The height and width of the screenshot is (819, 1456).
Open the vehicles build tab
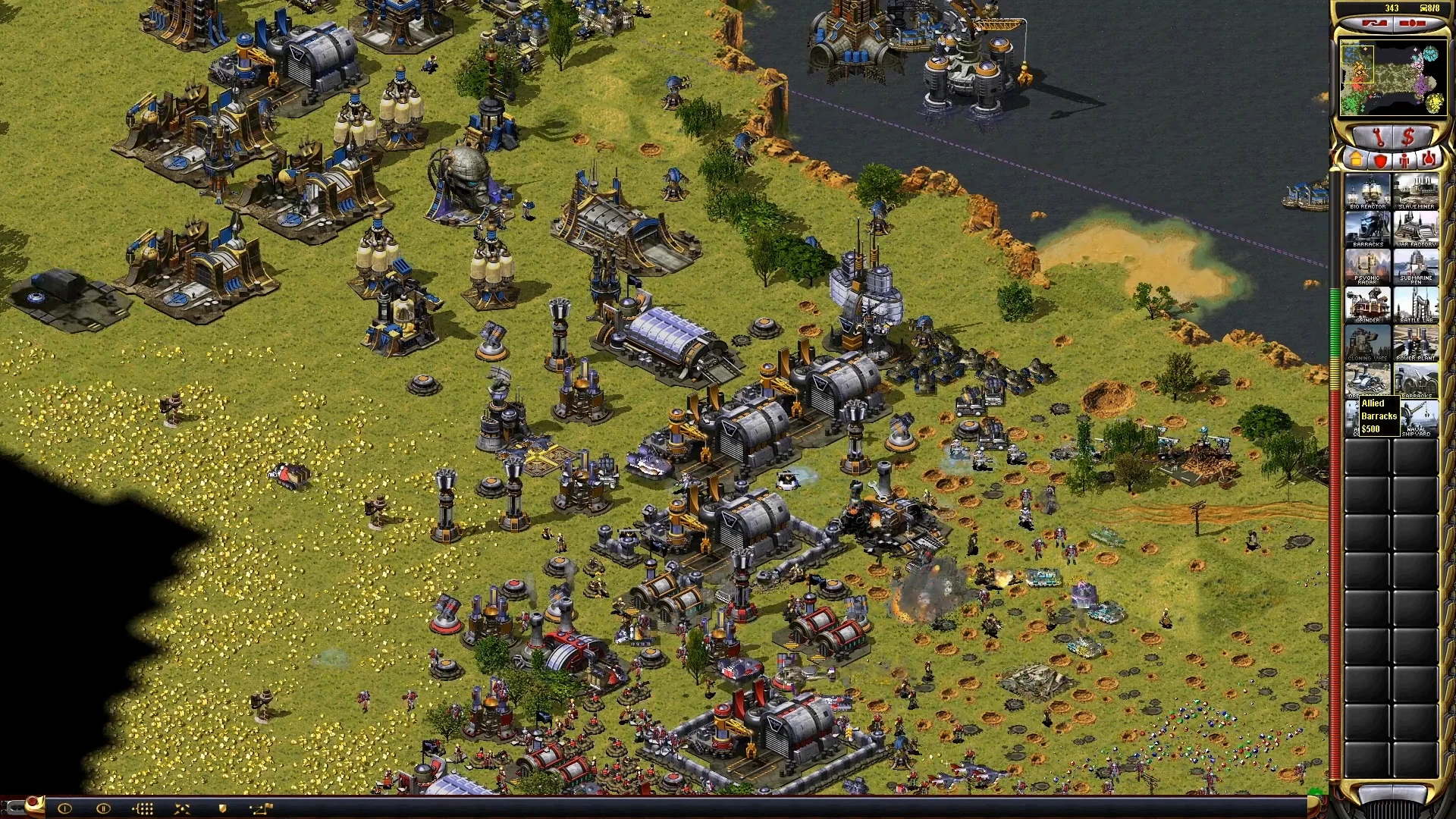click(x=1429, y=160)
